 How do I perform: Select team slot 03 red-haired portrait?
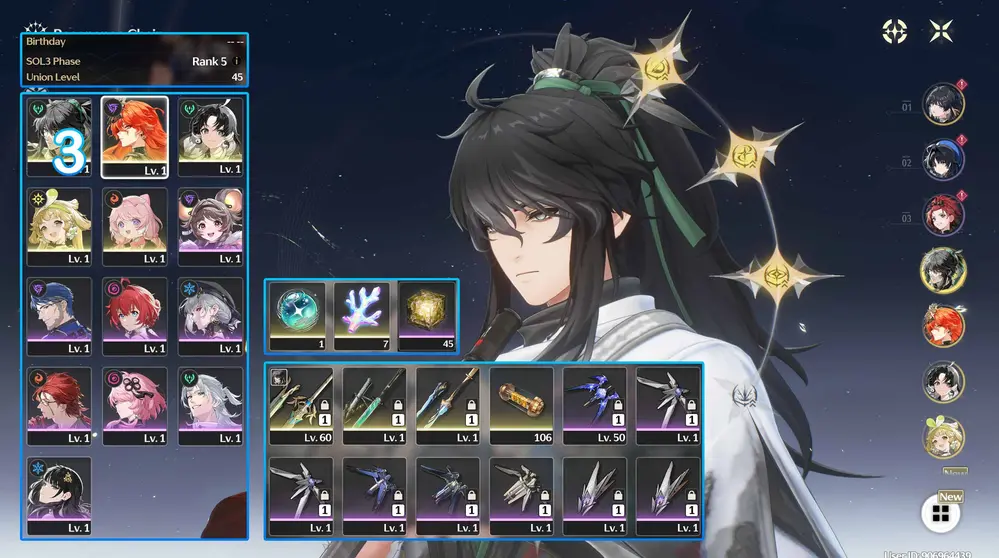tap(942, 214)
